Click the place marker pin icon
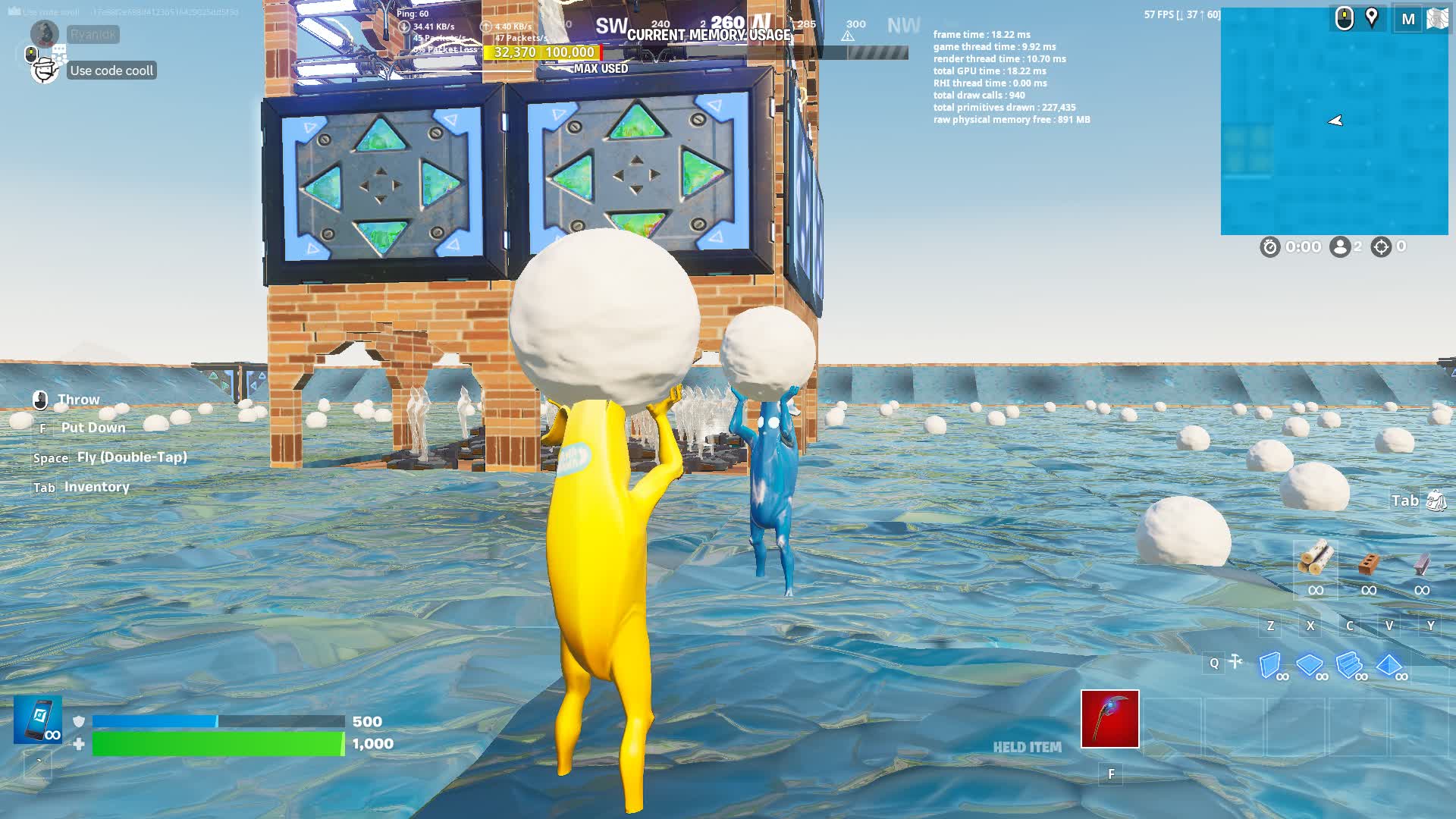 [1370, 17]
